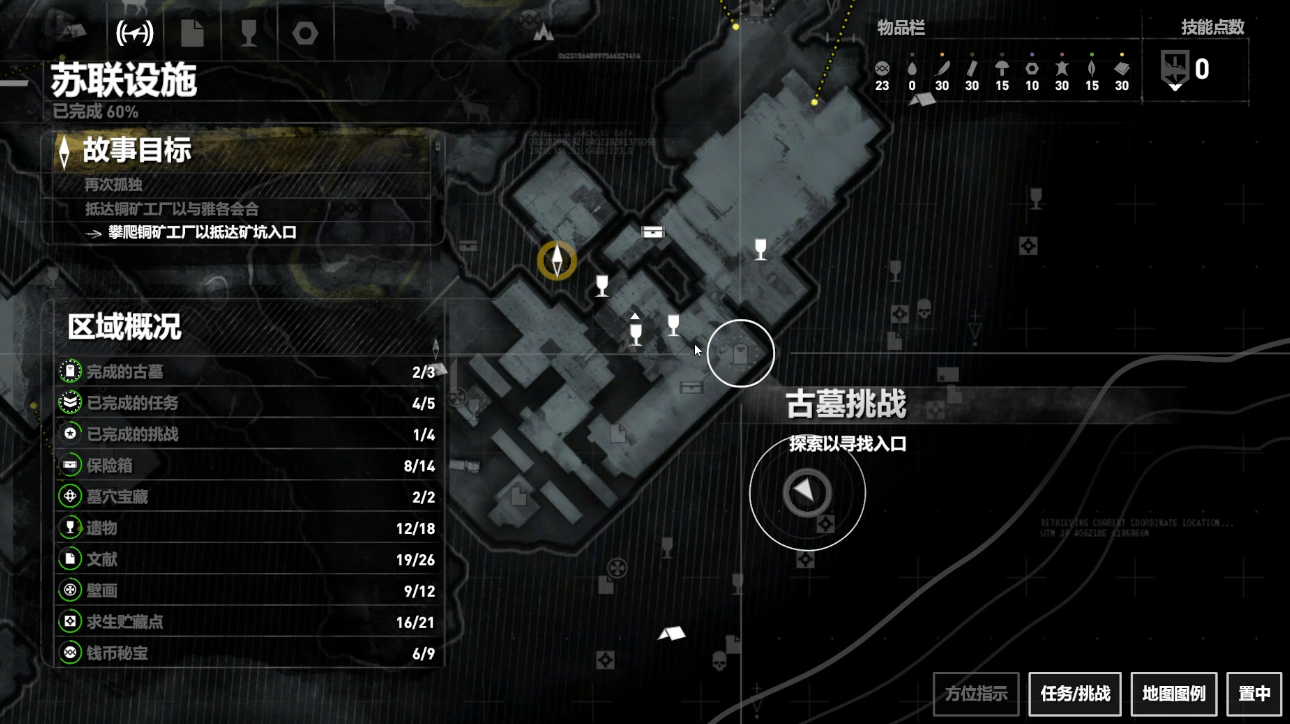Select the 方位指示 waypoint button

pyautogui.click(x=976, y=693)
